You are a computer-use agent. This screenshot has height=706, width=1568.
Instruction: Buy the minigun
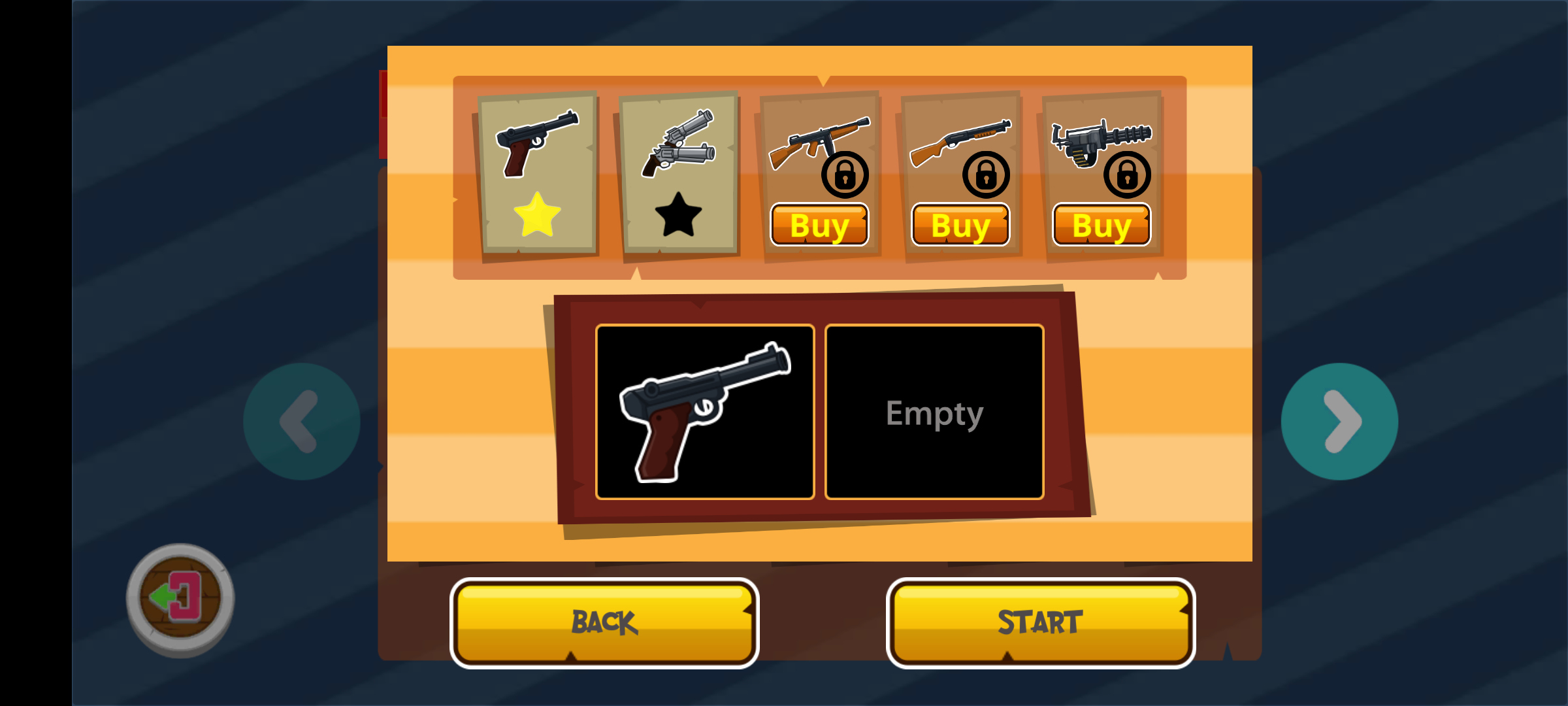point(1101,225)
